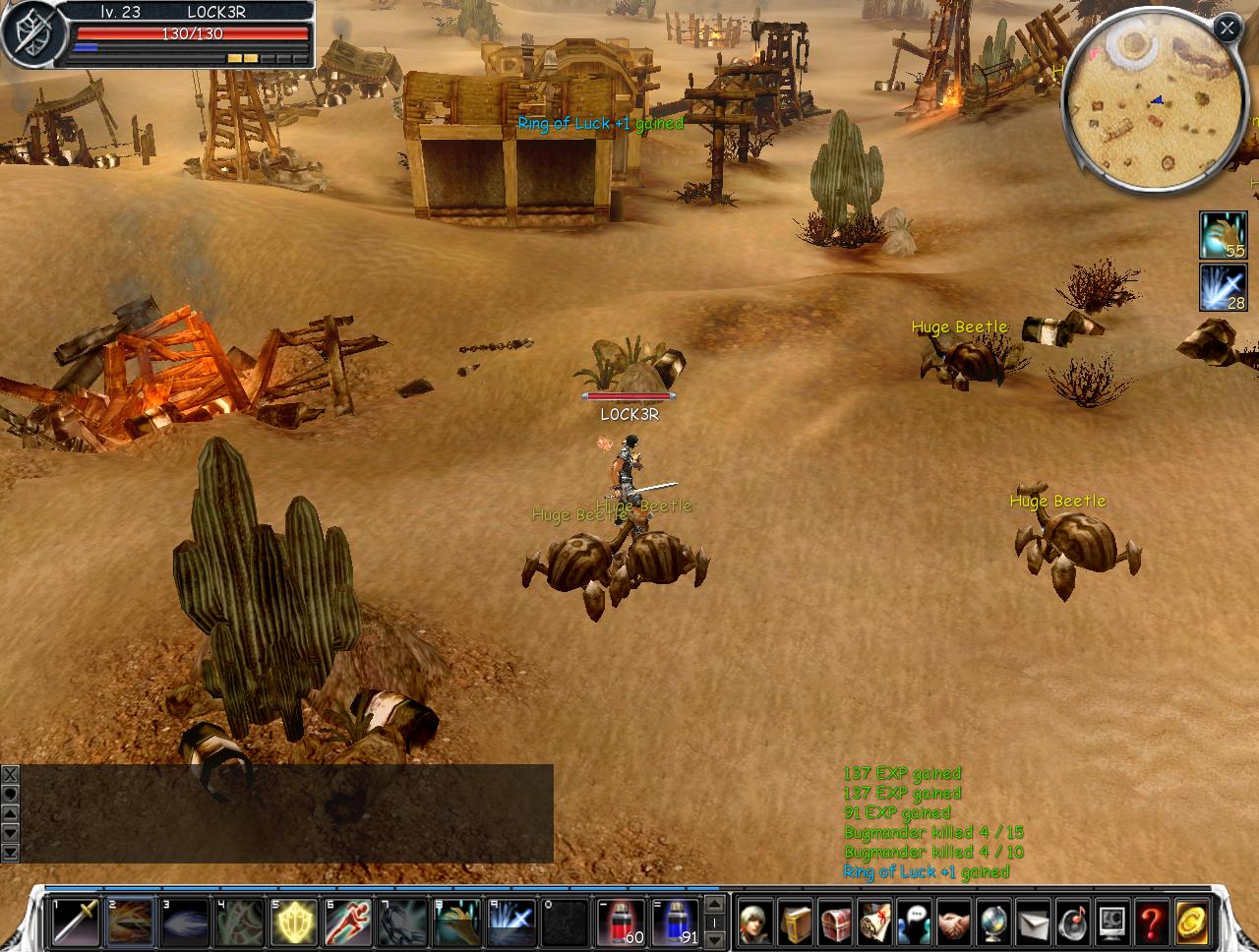Open the red question mark help
The image size is (1259, 952).
tap(1151, 923)
